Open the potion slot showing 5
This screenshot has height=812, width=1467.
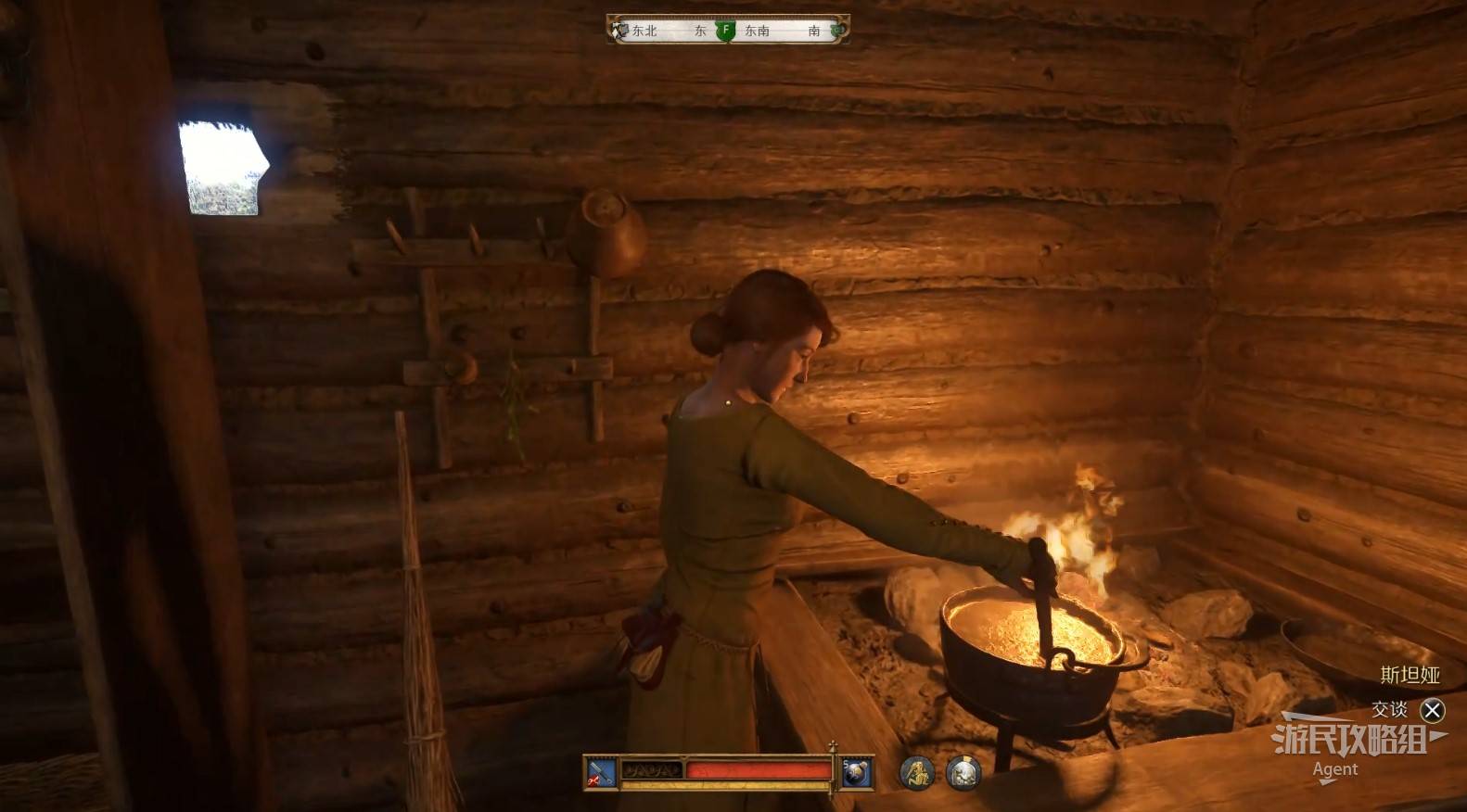pyautogui.click(x=857, y=772)
